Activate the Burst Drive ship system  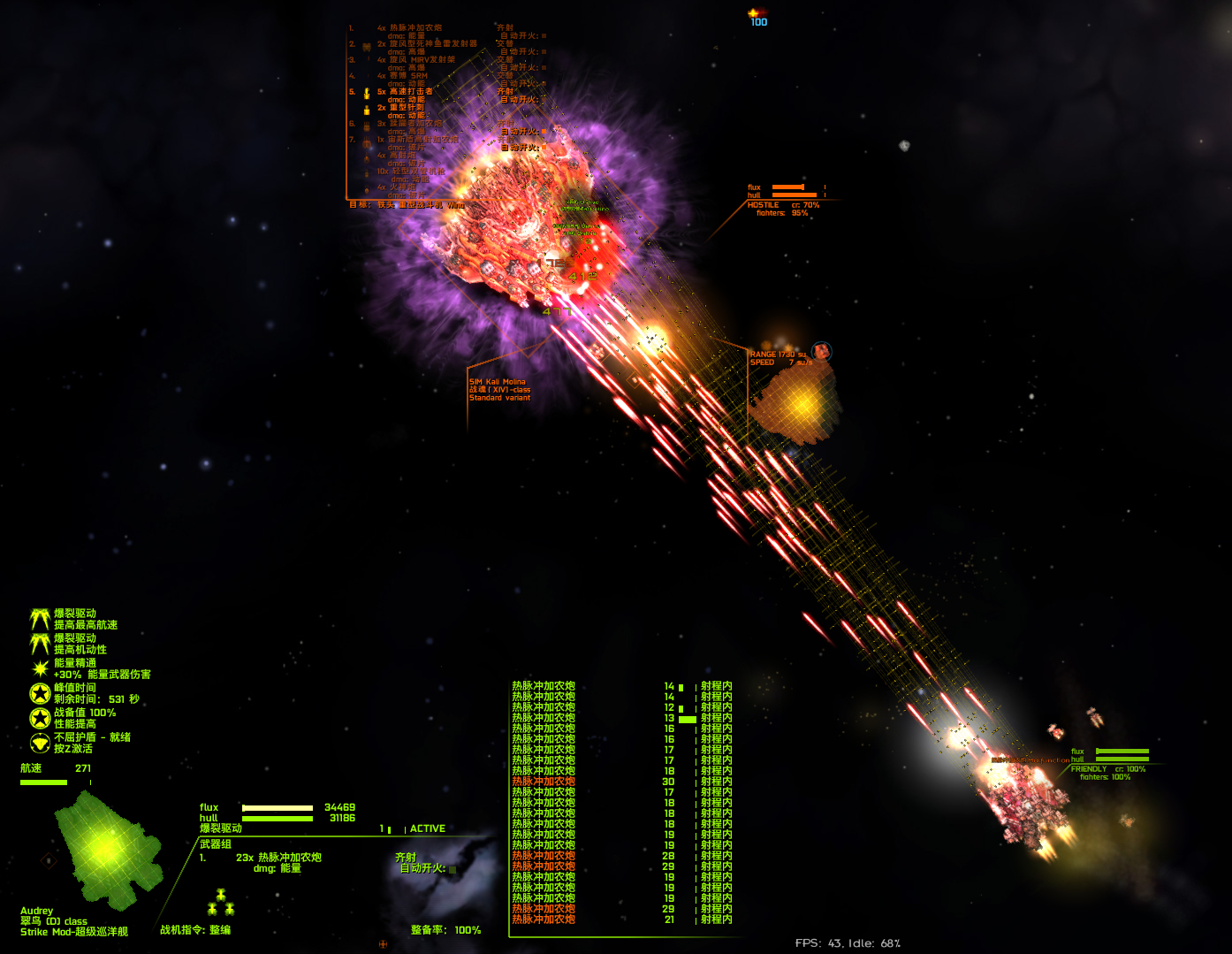point(220,828)
